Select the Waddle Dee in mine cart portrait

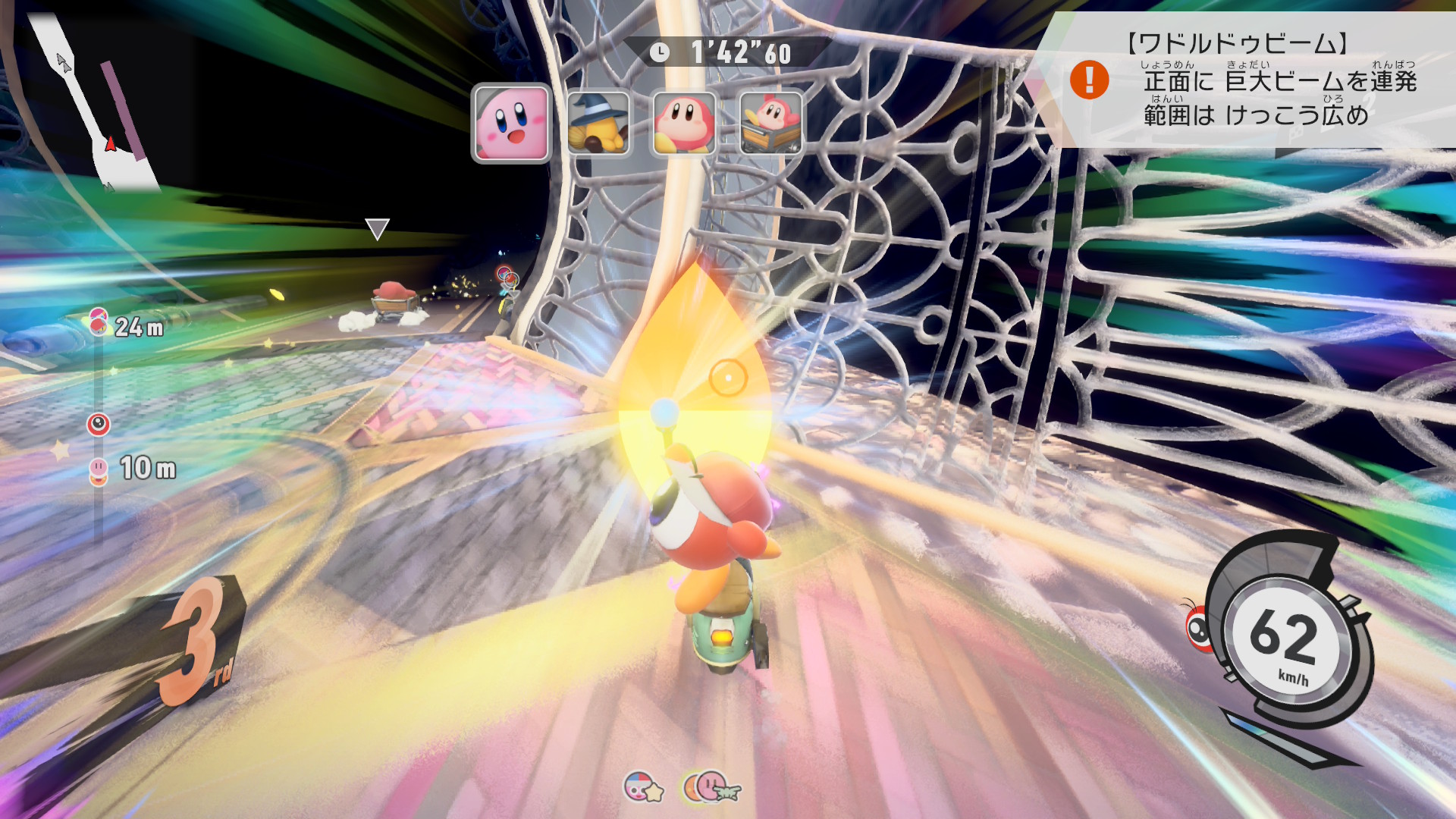(x=770, y=123)
